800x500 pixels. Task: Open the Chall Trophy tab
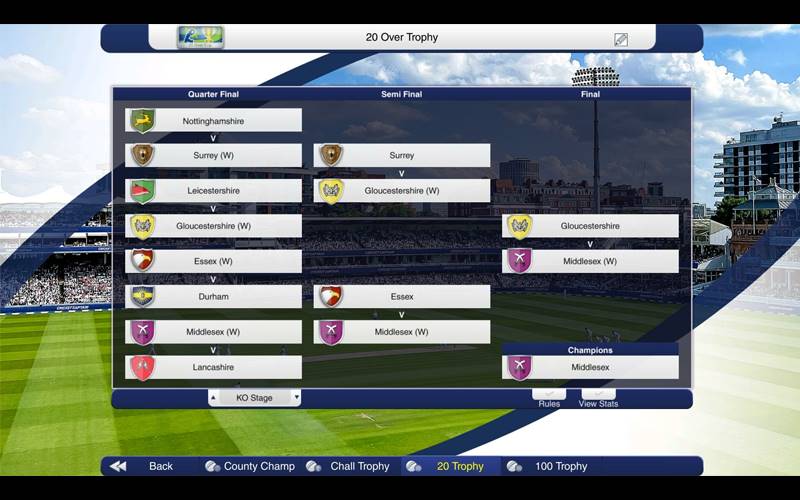pyautogui.click(x=349, y=466)
